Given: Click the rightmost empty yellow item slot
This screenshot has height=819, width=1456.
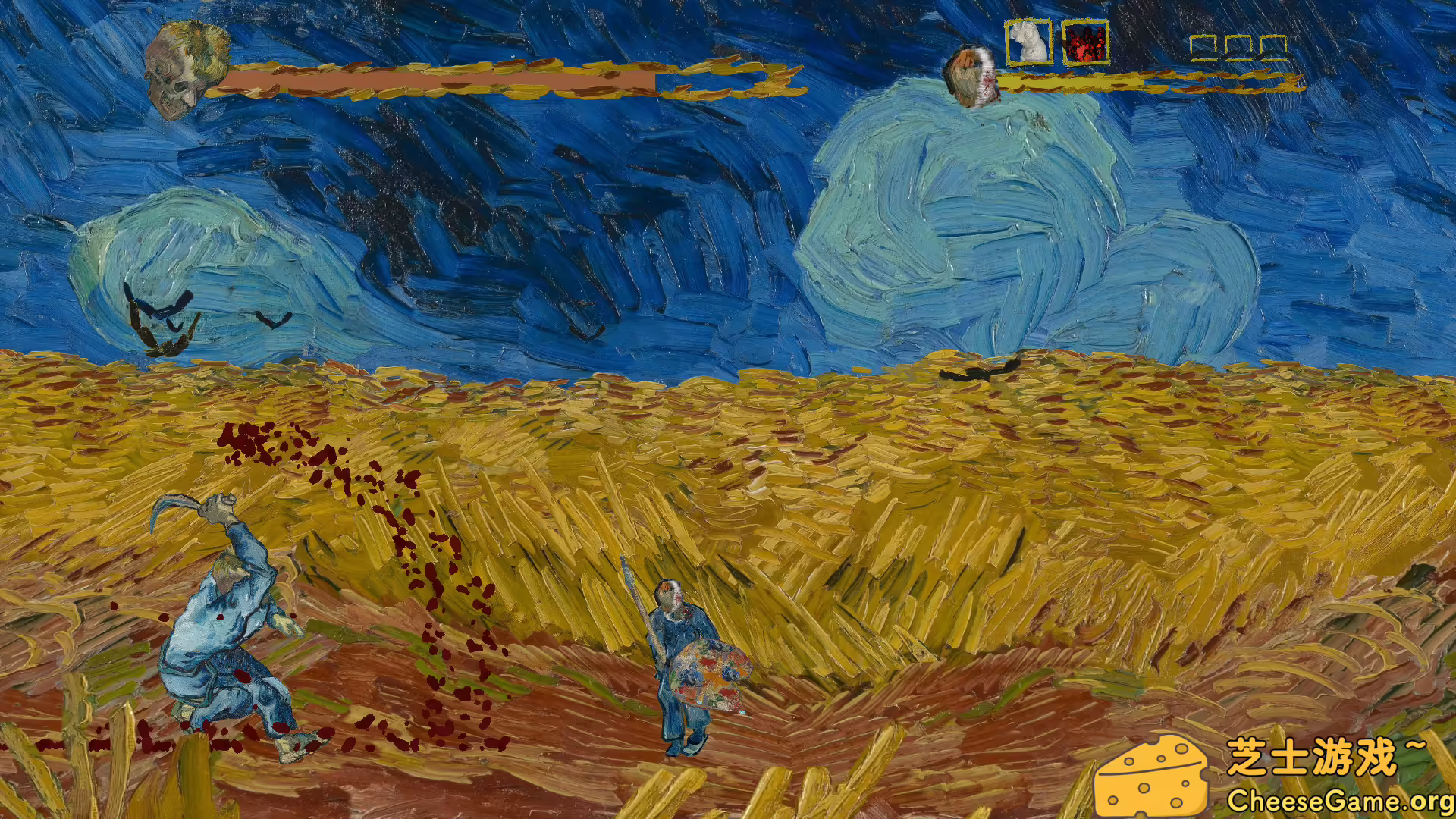Looking at the screenshot, I should pyautogui.click(x=1276, y=47).
